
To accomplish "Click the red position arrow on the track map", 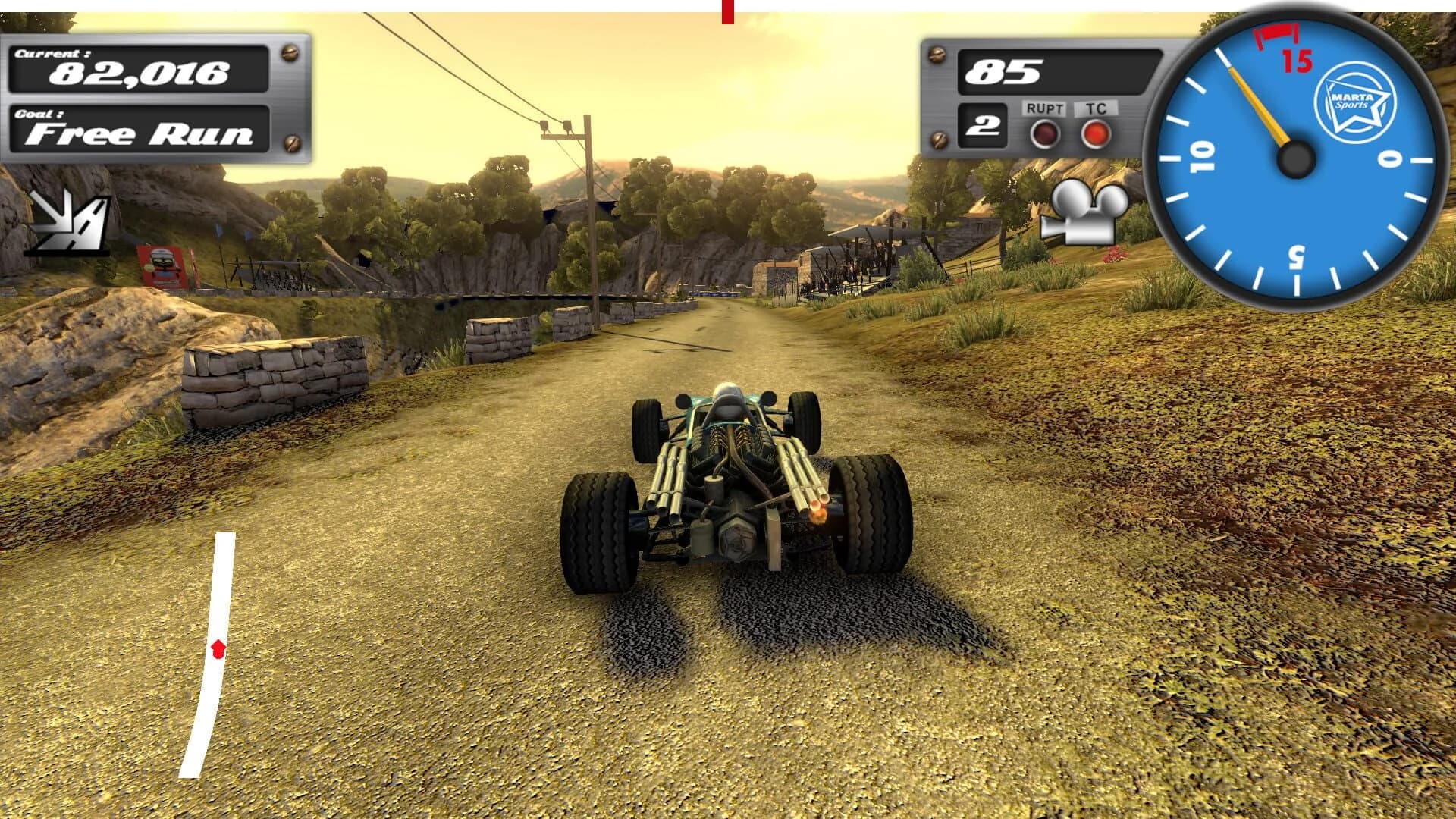I will point(218,648).
